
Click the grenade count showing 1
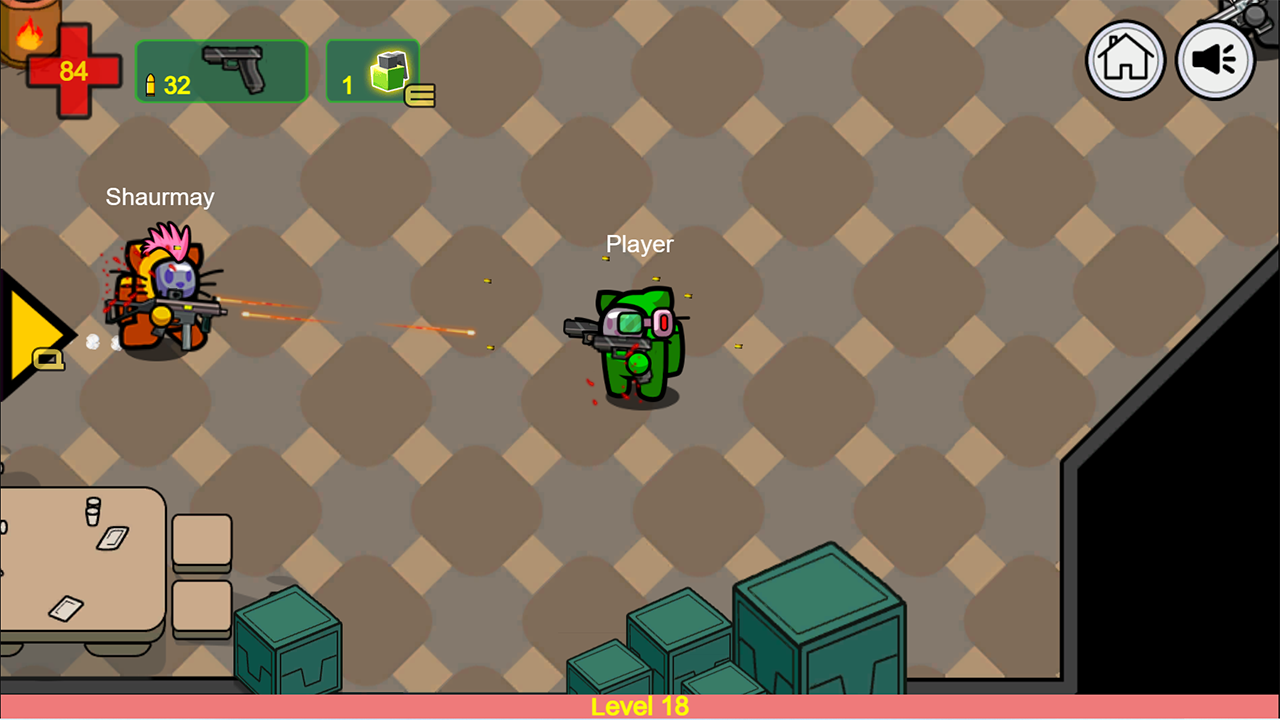pyautogui.click(x=347, y=86)
